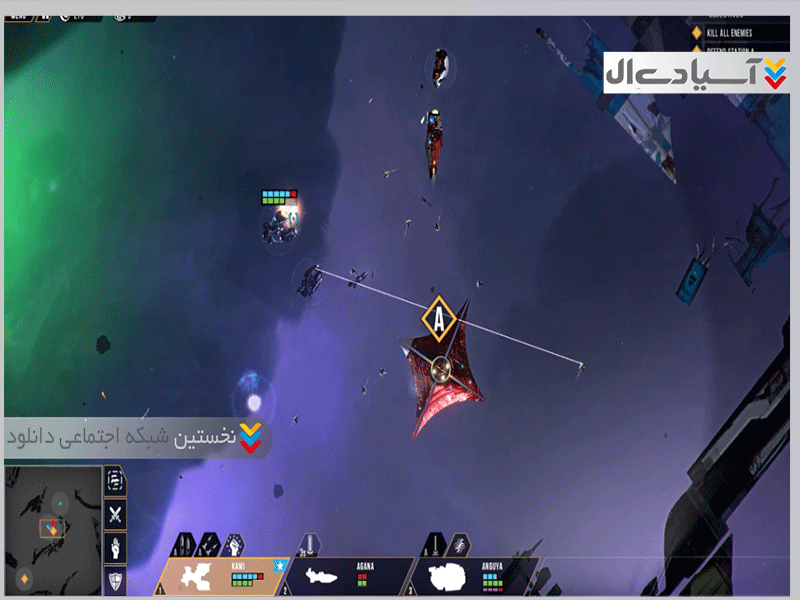Choose the raised hand hold command
800x600 pixels.
(x=116, y=548)
